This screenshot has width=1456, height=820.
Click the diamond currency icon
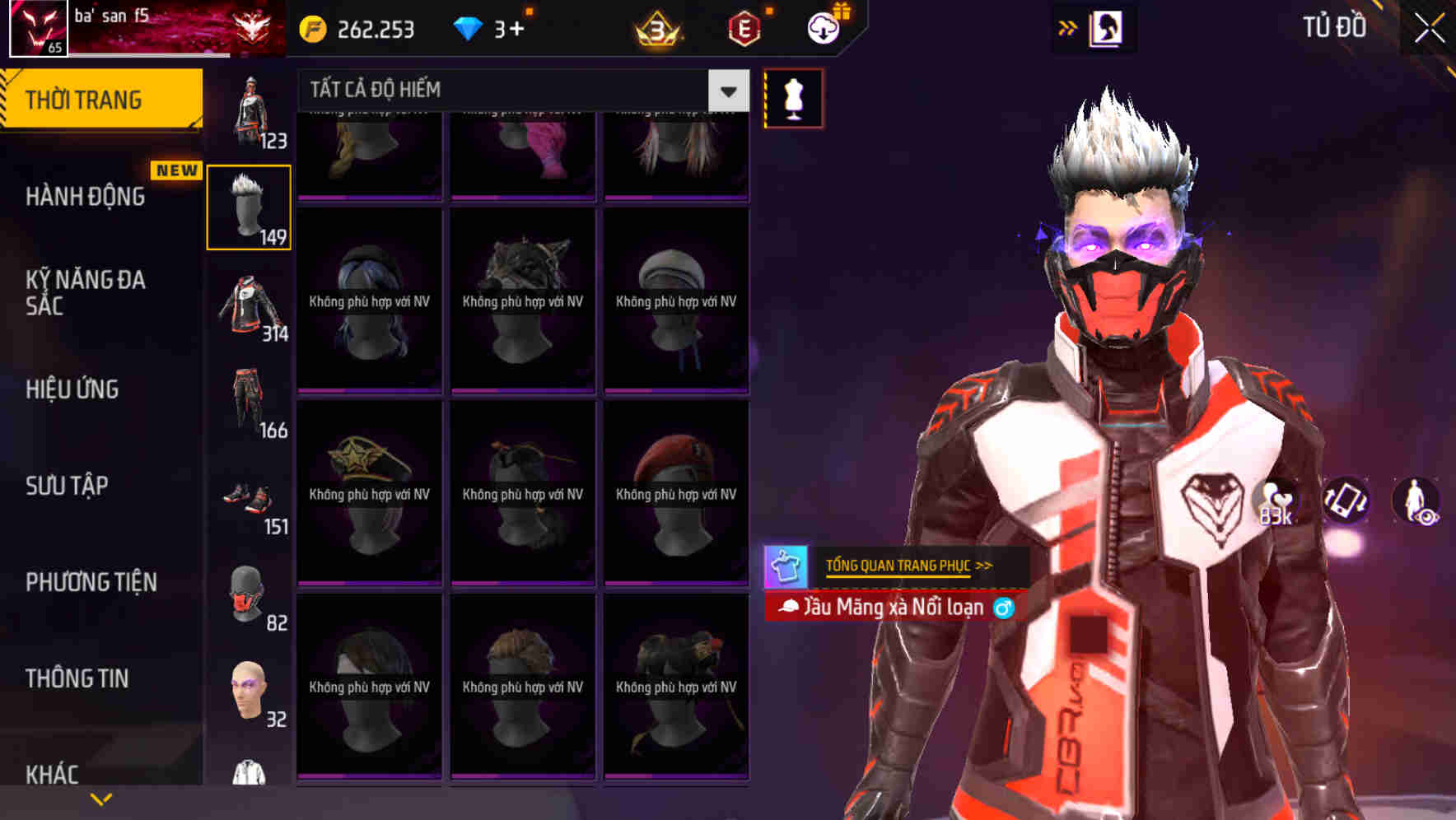(468, 27)
